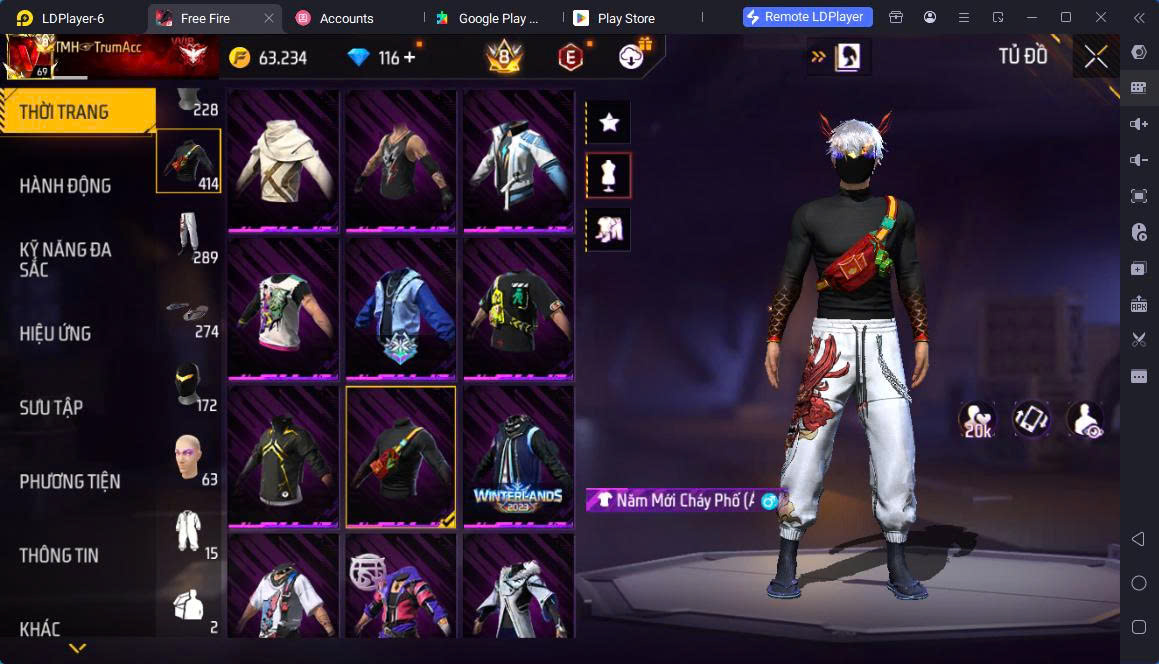Pick the Winterlands 2023 jacket
Viewport: 1159px width, 664px height.
518,456
